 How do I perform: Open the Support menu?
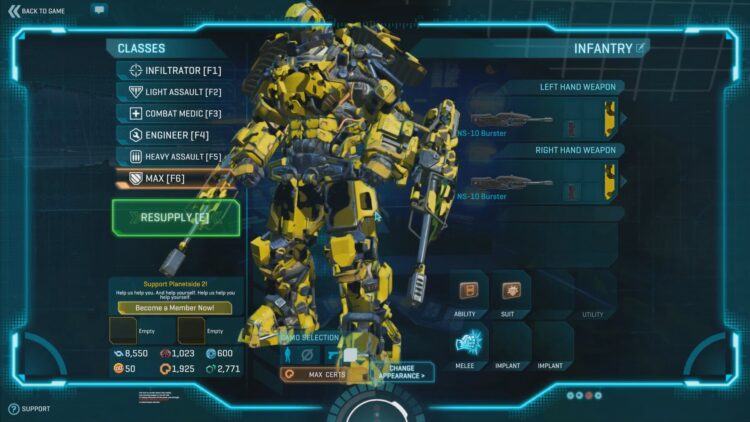coord(30,409)
